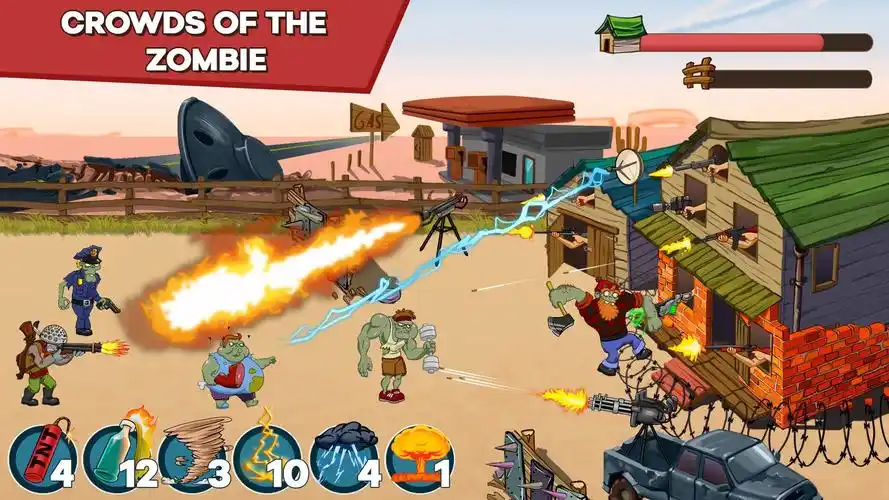Cast the lightning bolt ability
The height and width of the screenshot is (500, 889).
(x=267, y=459)
